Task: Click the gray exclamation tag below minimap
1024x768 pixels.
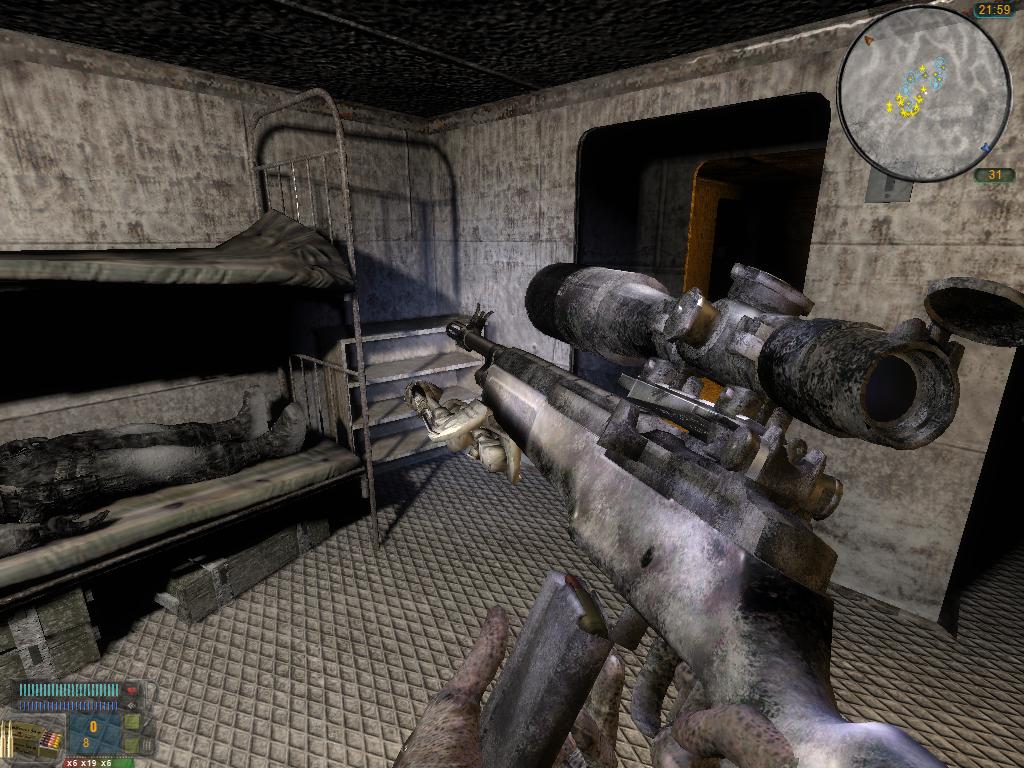Action: pyautogui.click(x=888, y=186)
